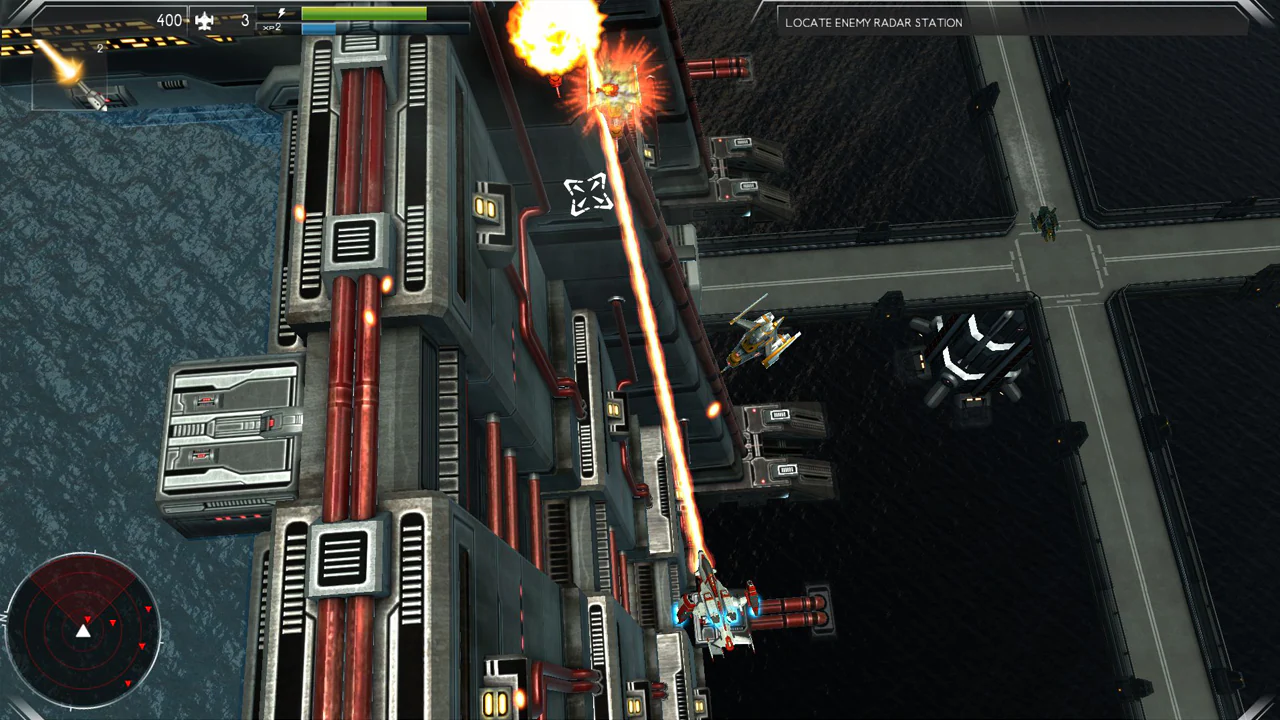Click the weapon slot 2 missile icon
The image size is (1280, 720).
pyautogui.click(x=70, y=80)
